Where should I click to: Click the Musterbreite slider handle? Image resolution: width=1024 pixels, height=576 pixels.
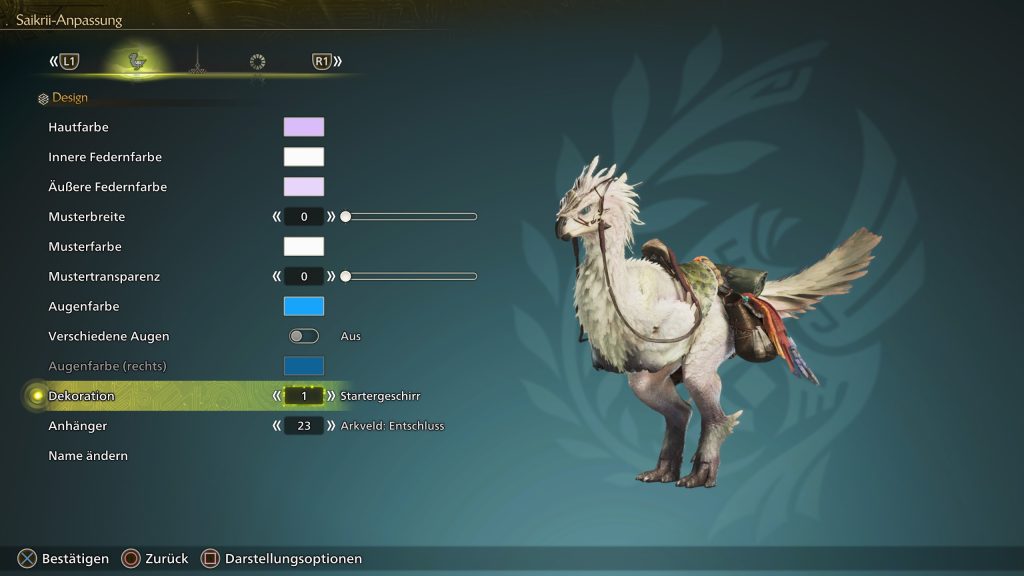[x=345, y=216]
